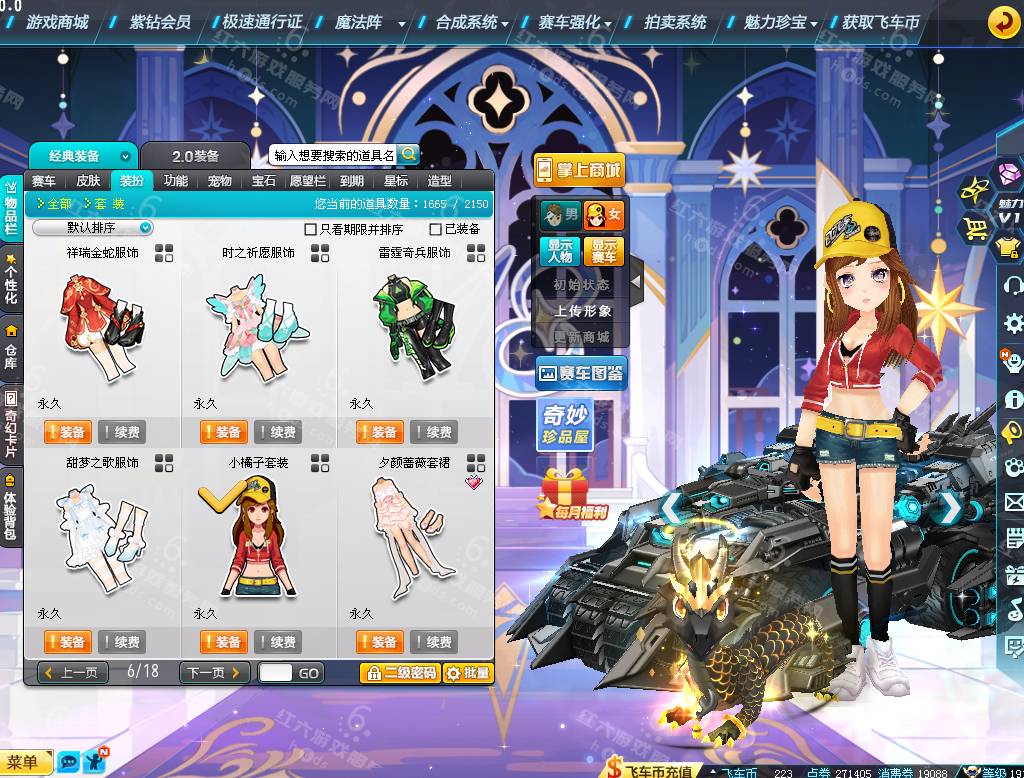Select the 小橘子套装 outfit item
Viewport: 1024px width, 778px height.
pyautogui.click(x=258, y=530)
